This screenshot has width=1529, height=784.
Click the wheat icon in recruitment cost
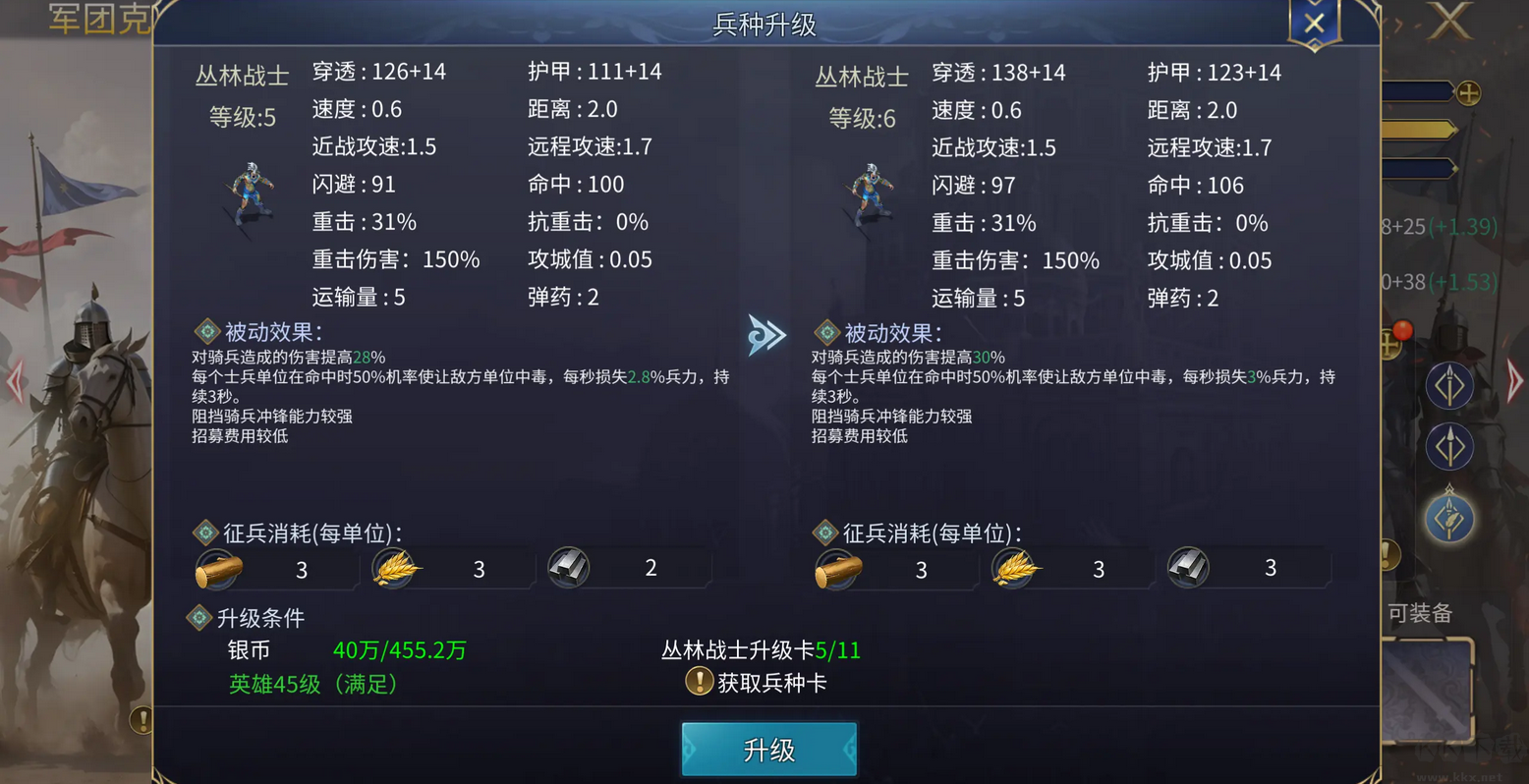coord(397,568)
